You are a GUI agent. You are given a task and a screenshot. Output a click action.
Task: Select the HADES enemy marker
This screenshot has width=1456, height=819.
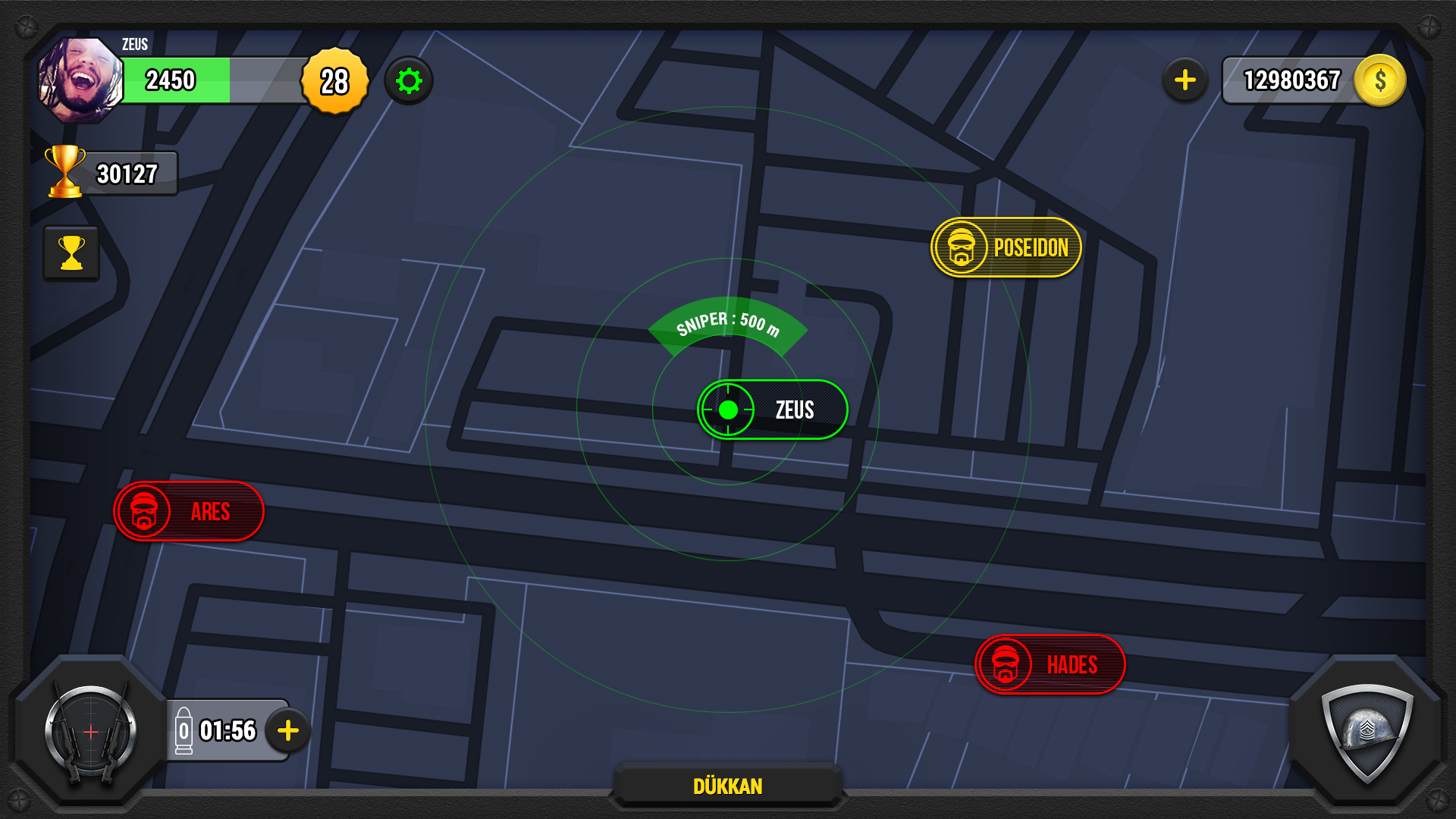pos(1050,664)
